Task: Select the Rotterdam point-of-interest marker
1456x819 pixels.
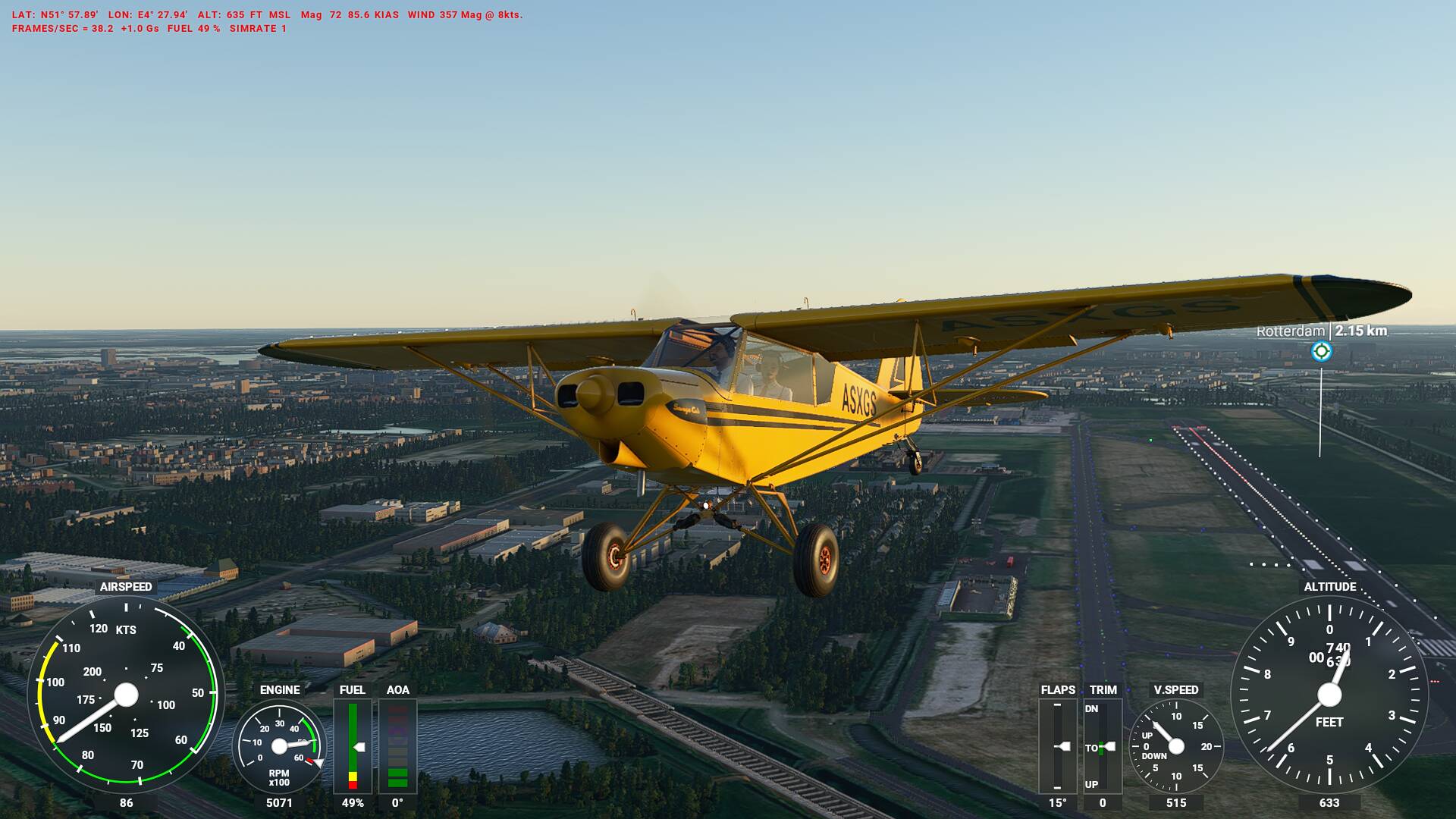Action: [1321, 351]
